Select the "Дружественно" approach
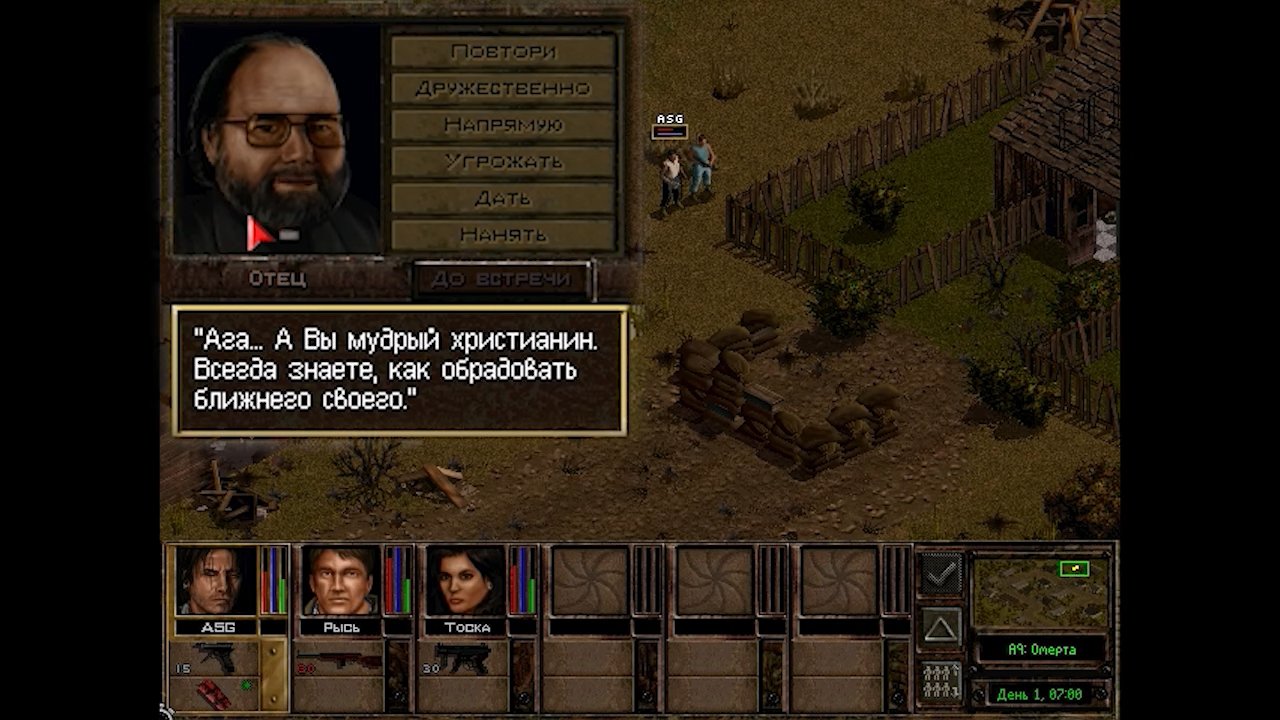This screenshot has width=1280, height=720. [503, 88]
